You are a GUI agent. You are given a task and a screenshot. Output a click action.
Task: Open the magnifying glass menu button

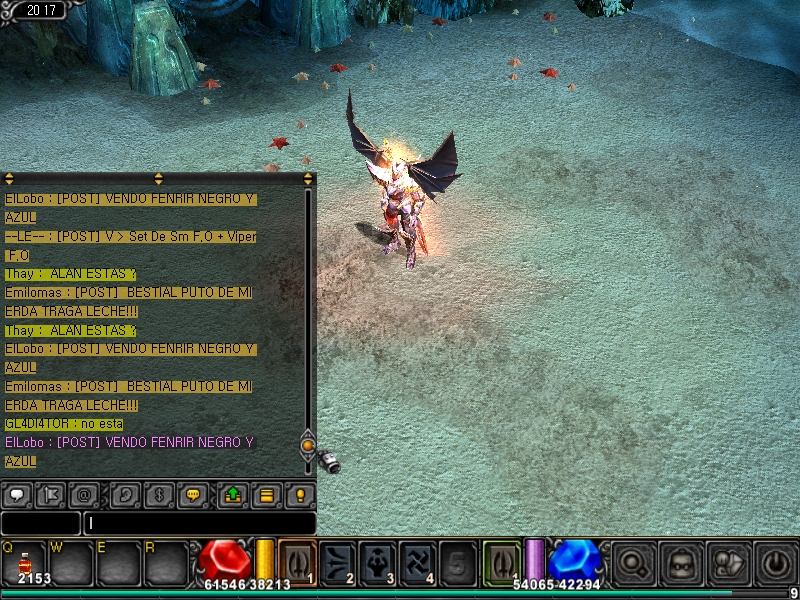633,563
